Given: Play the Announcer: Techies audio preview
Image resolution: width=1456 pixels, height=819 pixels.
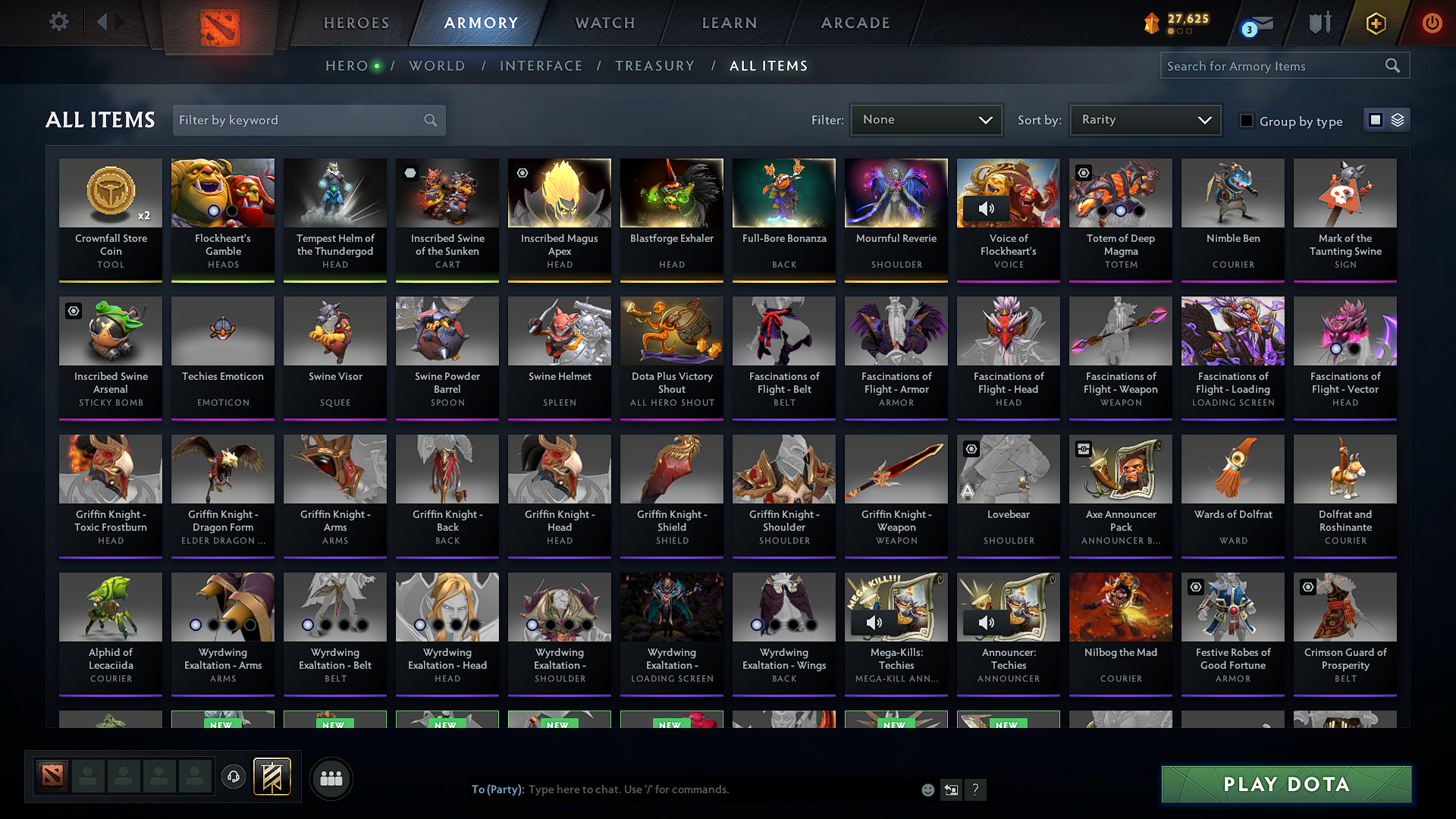Looking at the screenshot, I should pyautogui.click(x=987, y=622).
